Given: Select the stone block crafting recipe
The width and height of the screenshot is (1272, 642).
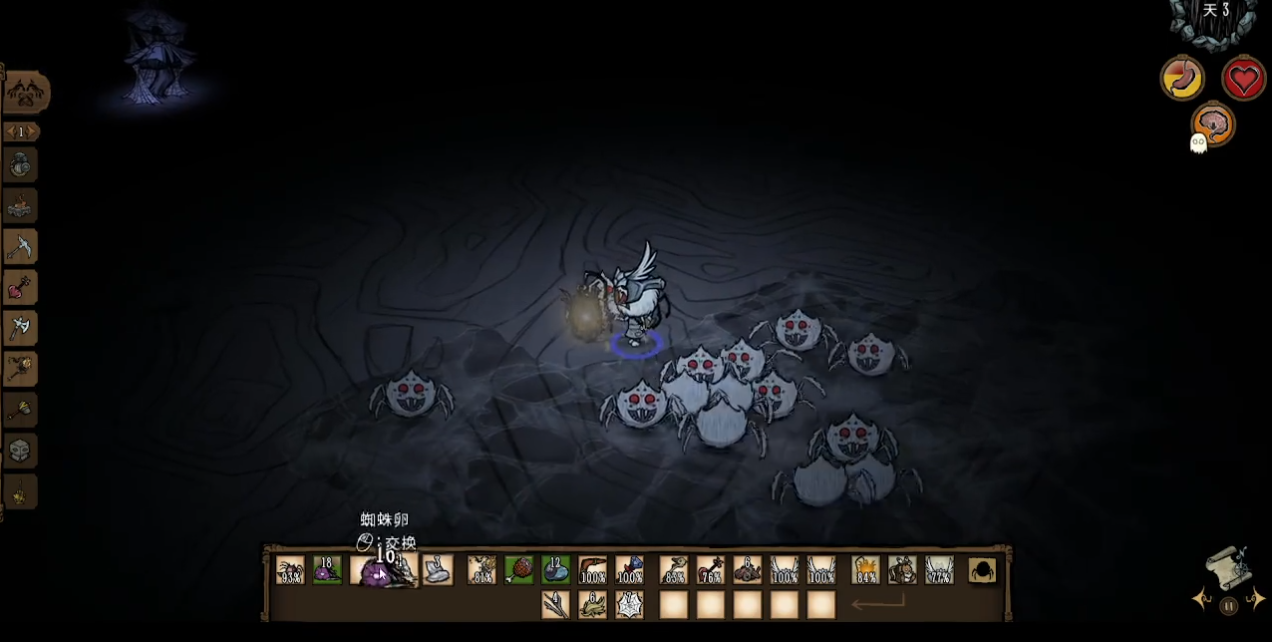Looking at the screenshot, I should tap(20, 451).
